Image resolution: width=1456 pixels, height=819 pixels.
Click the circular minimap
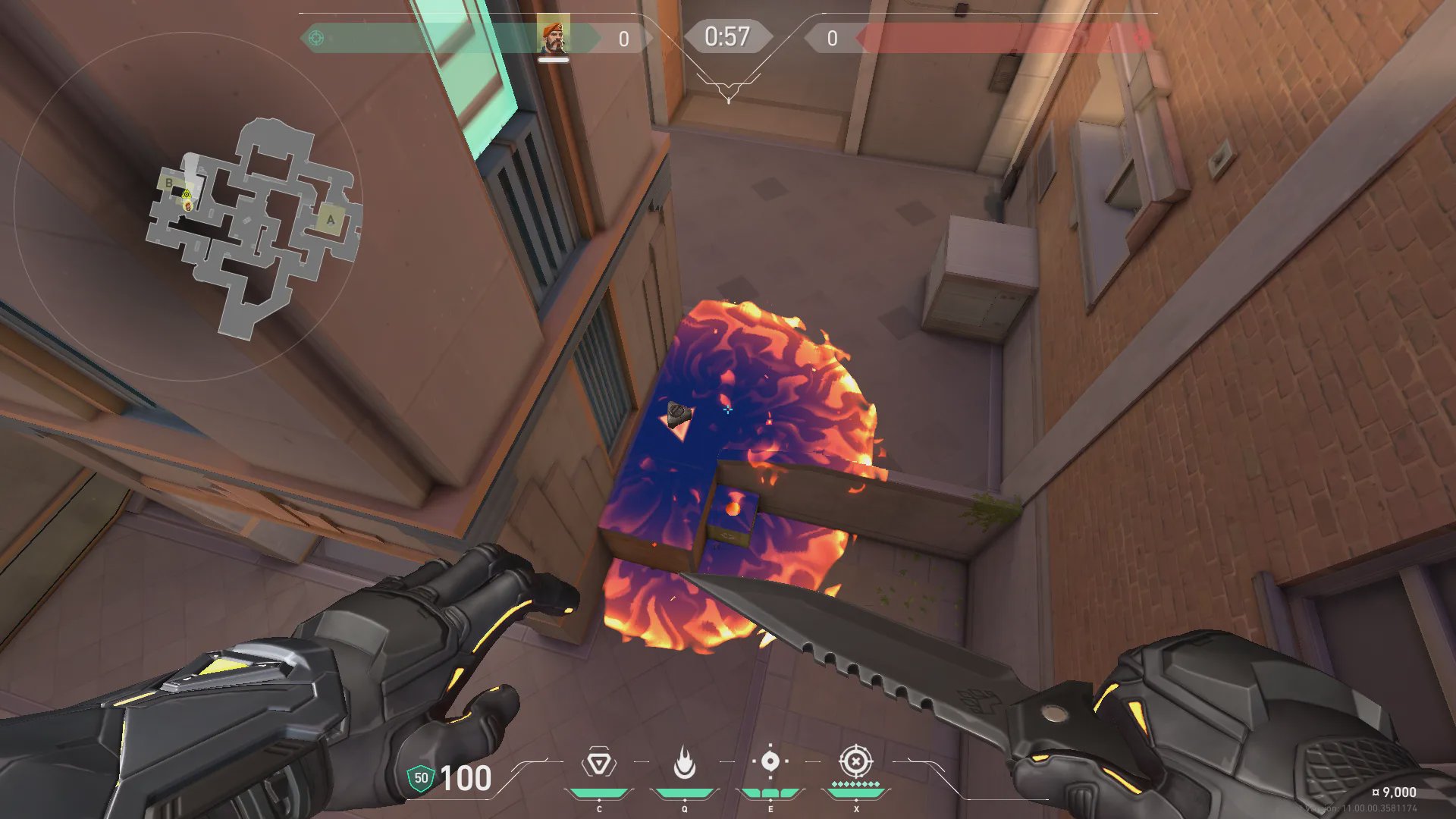tap(188, 206)
